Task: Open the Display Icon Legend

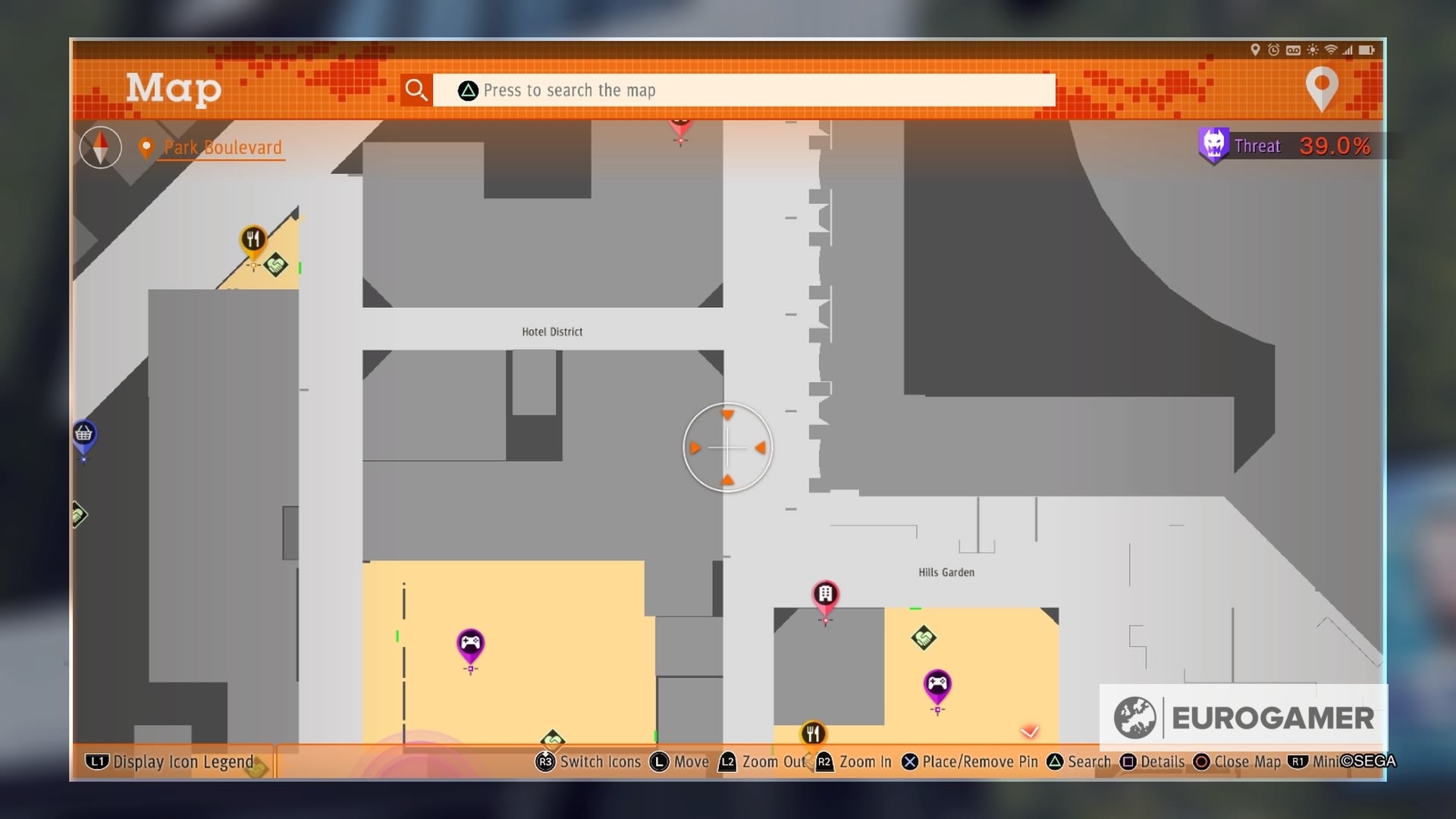Action: [x=171, y=761]
